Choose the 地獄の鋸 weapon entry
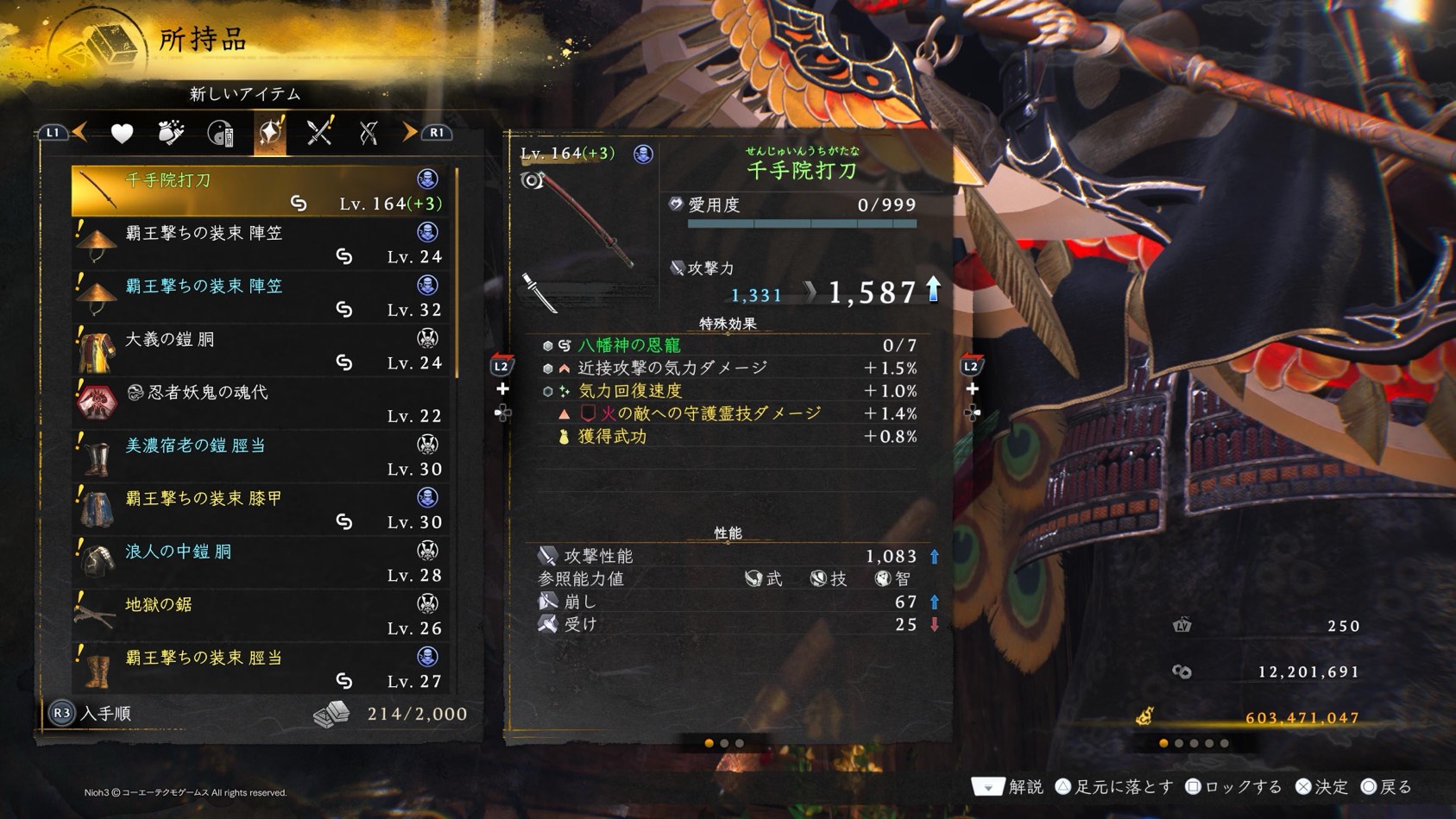1456x819 pixels. (263, 616)
